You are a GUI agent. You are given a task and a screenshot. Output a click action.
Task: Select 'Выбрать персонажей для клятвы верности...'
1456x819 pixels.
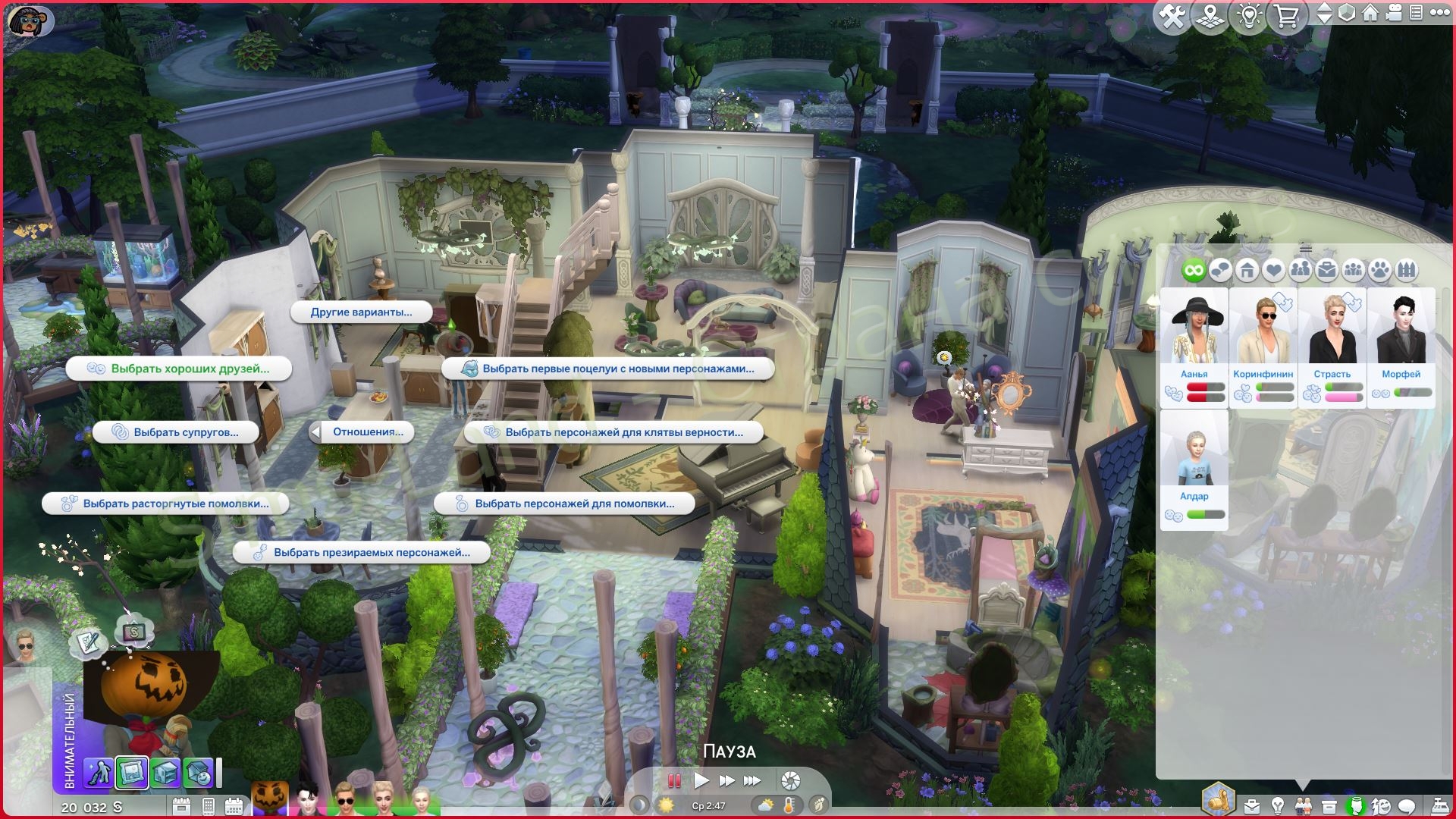613,432
